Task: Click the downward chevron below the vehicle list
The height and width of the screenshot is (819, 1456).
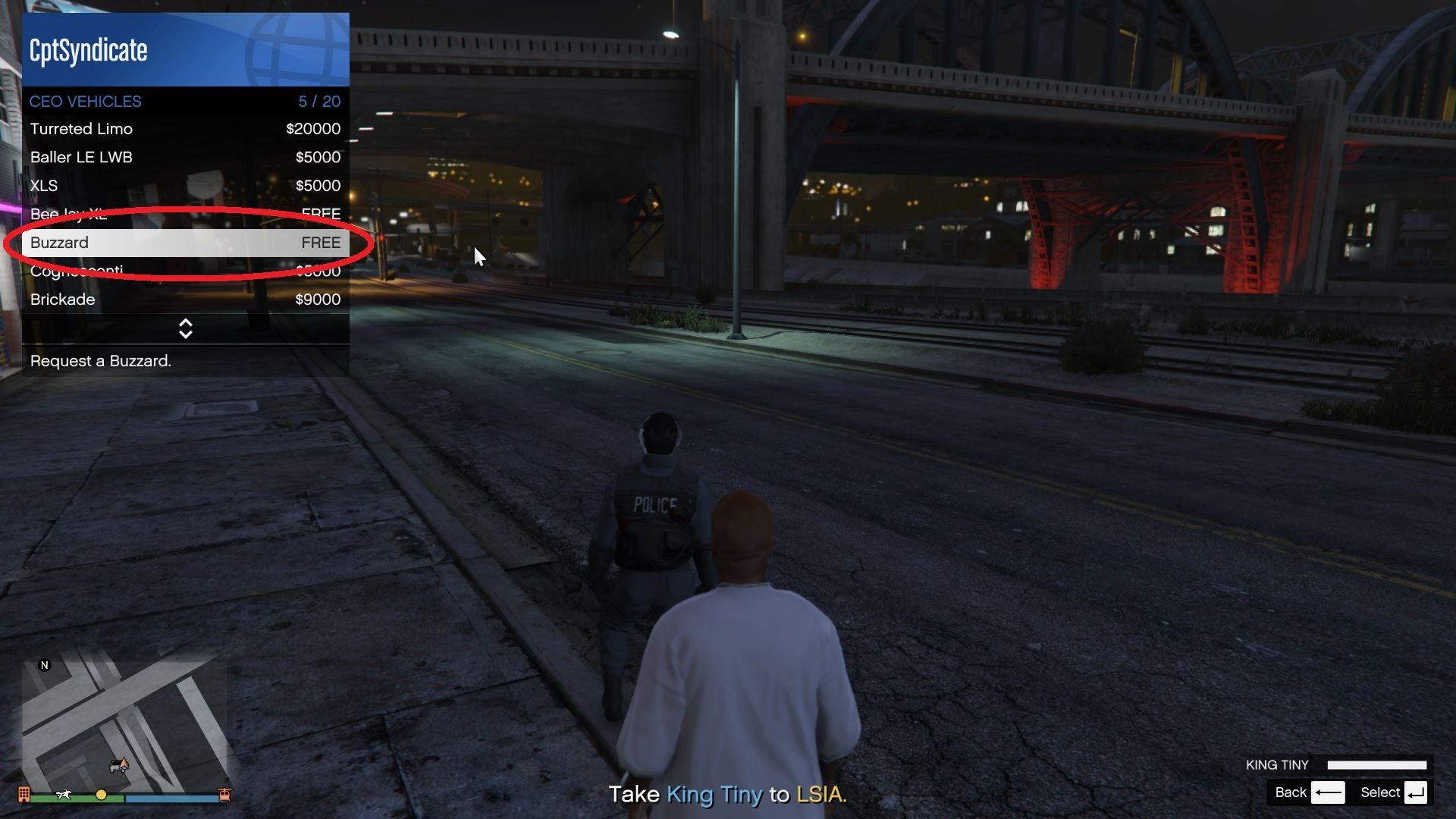Action: (186, 334)
